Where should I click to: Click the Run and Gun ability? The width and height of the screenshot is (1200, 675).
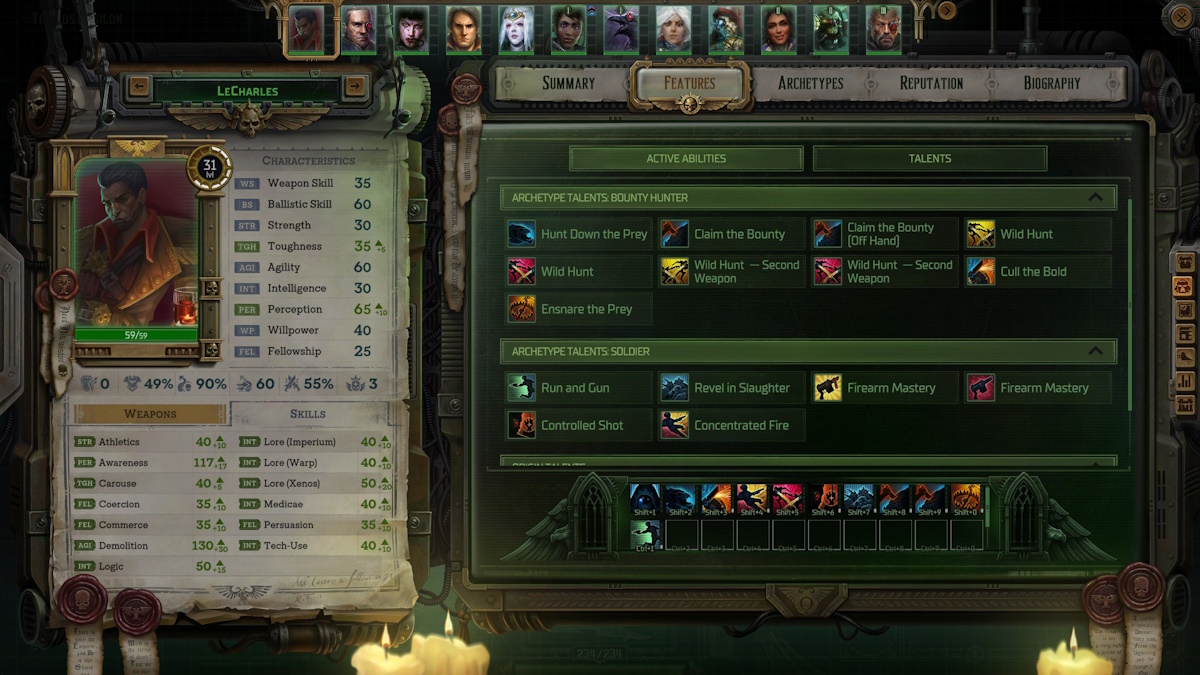(x=579, y=388)
